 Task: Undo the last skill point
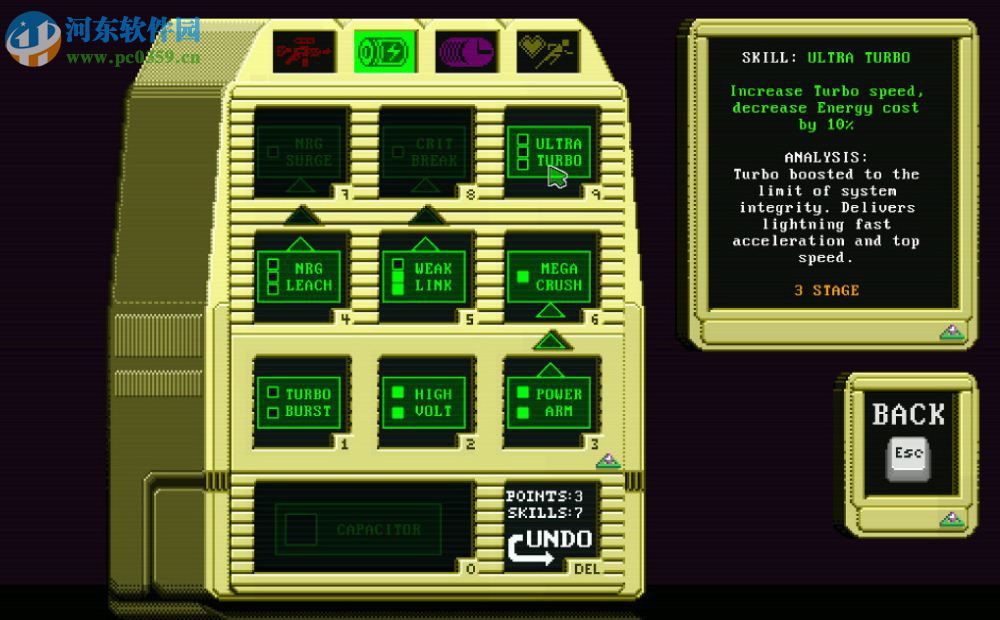click(550, 546)
